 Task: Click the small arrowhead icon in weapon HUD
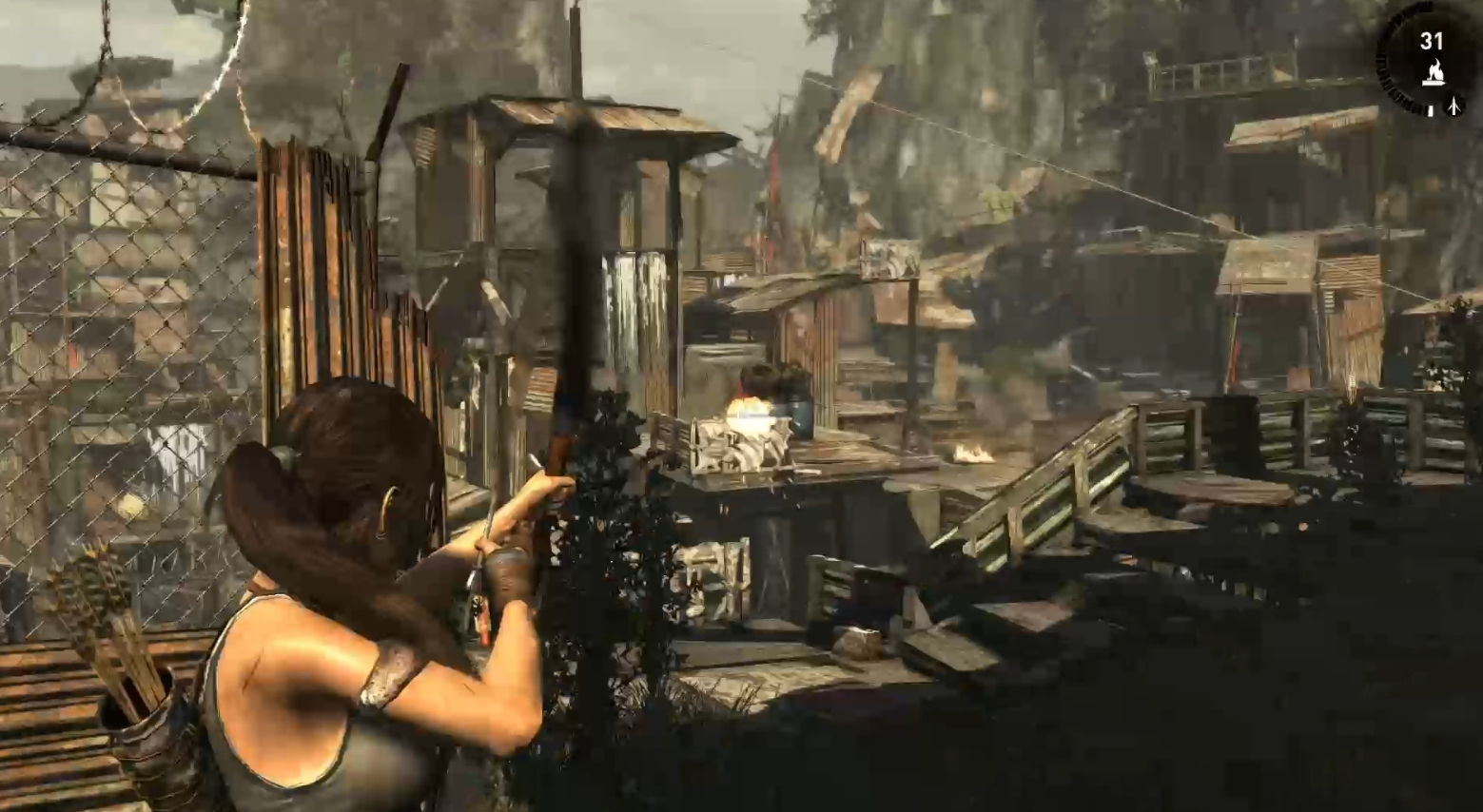(1454, 106)
